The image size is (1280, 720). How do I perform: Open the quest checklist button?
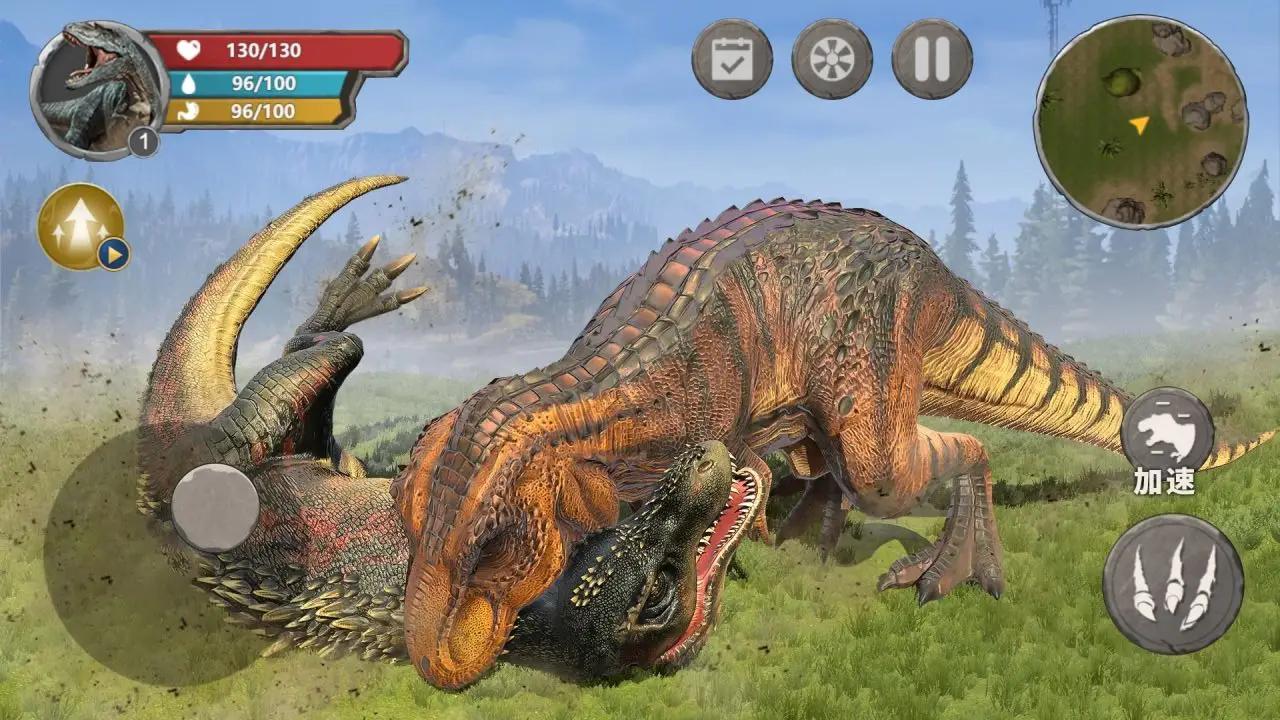click(732, 59)
